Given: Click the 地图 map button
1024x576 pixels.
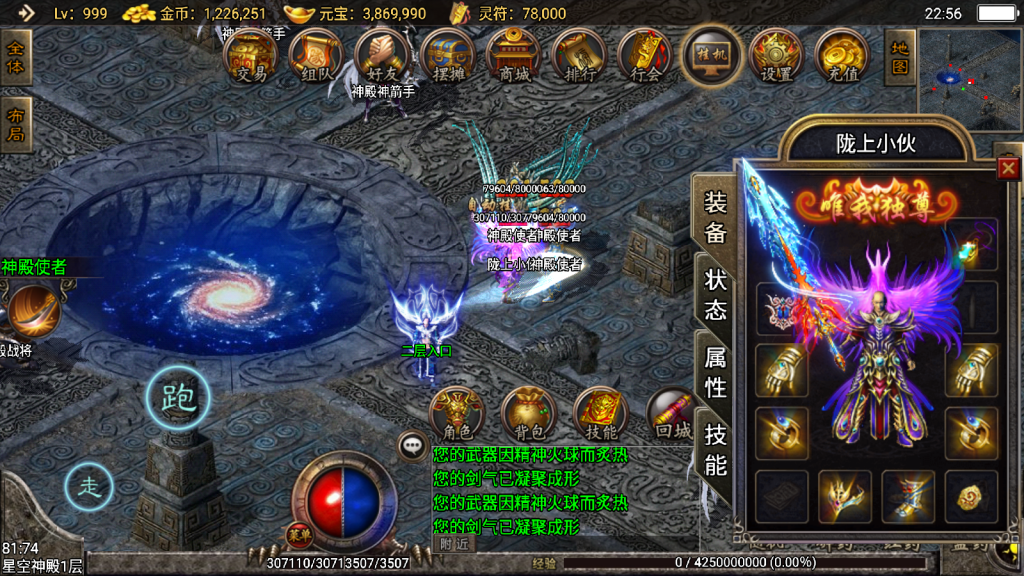Looking at the screenshot, I should click(900, 56).
